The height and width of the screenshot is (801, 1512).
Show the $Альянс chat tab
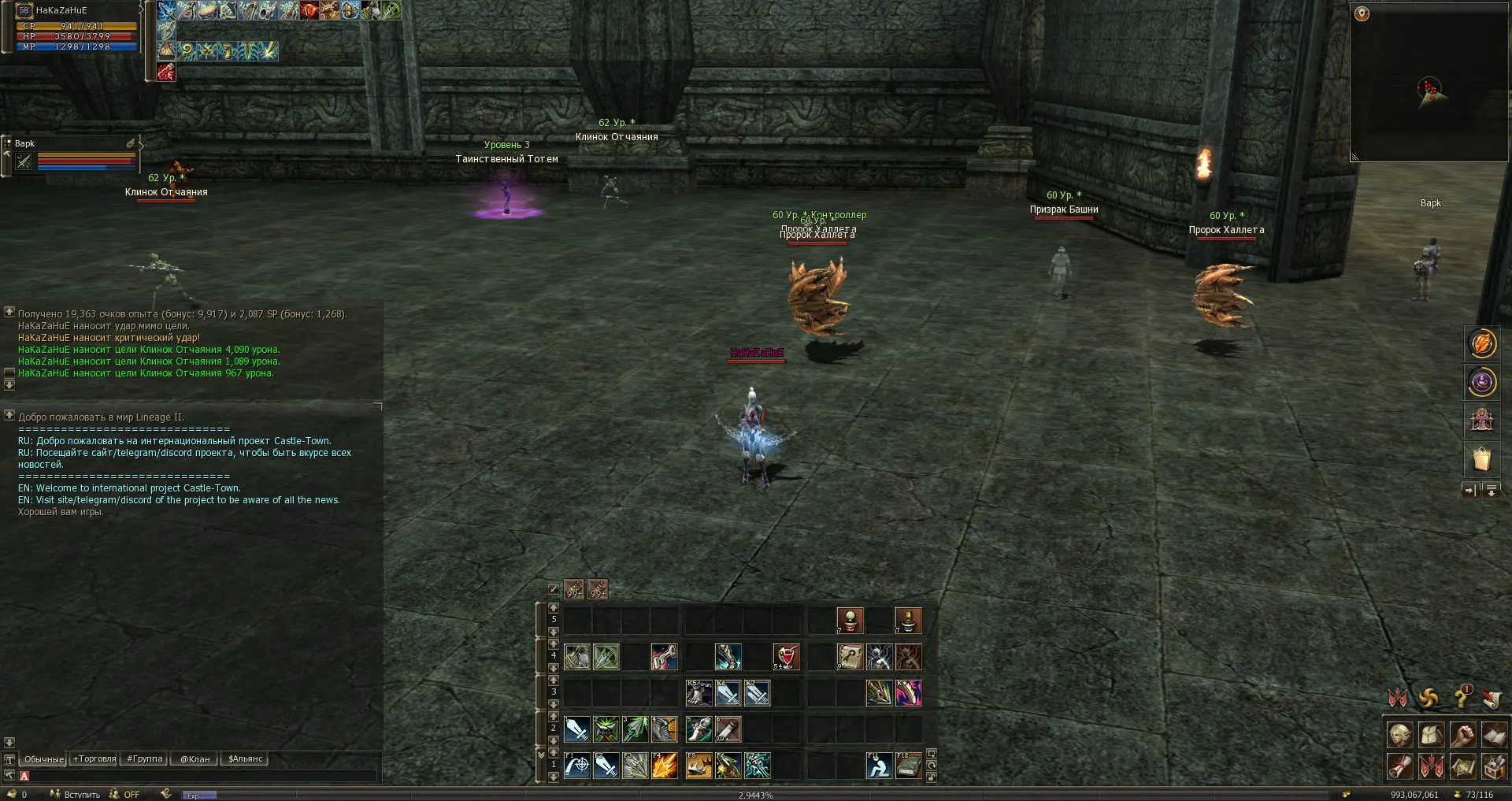pos(245,759)
